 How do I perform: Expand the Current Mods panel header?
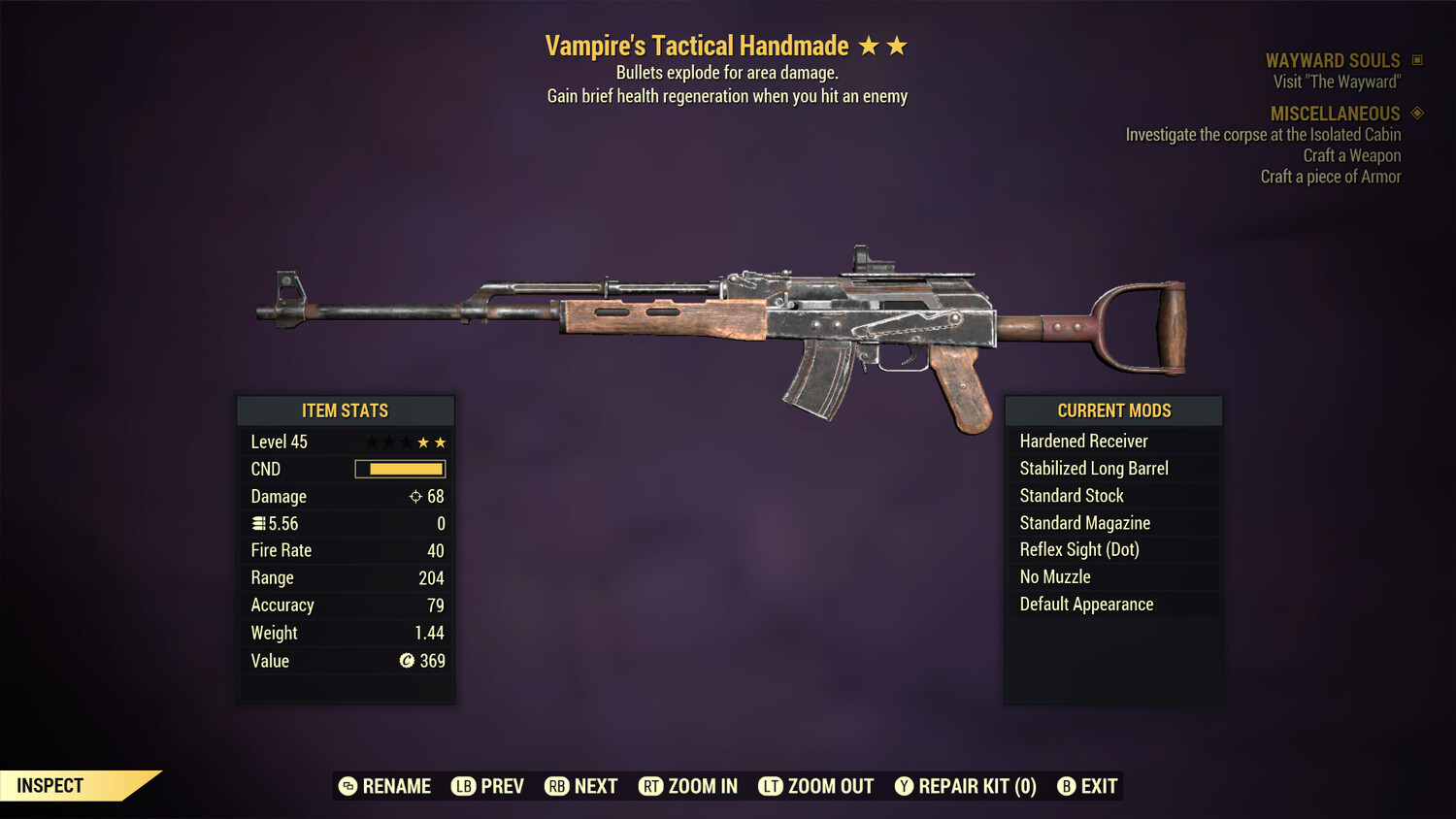pyautogui.click(x=1112, y=409)
